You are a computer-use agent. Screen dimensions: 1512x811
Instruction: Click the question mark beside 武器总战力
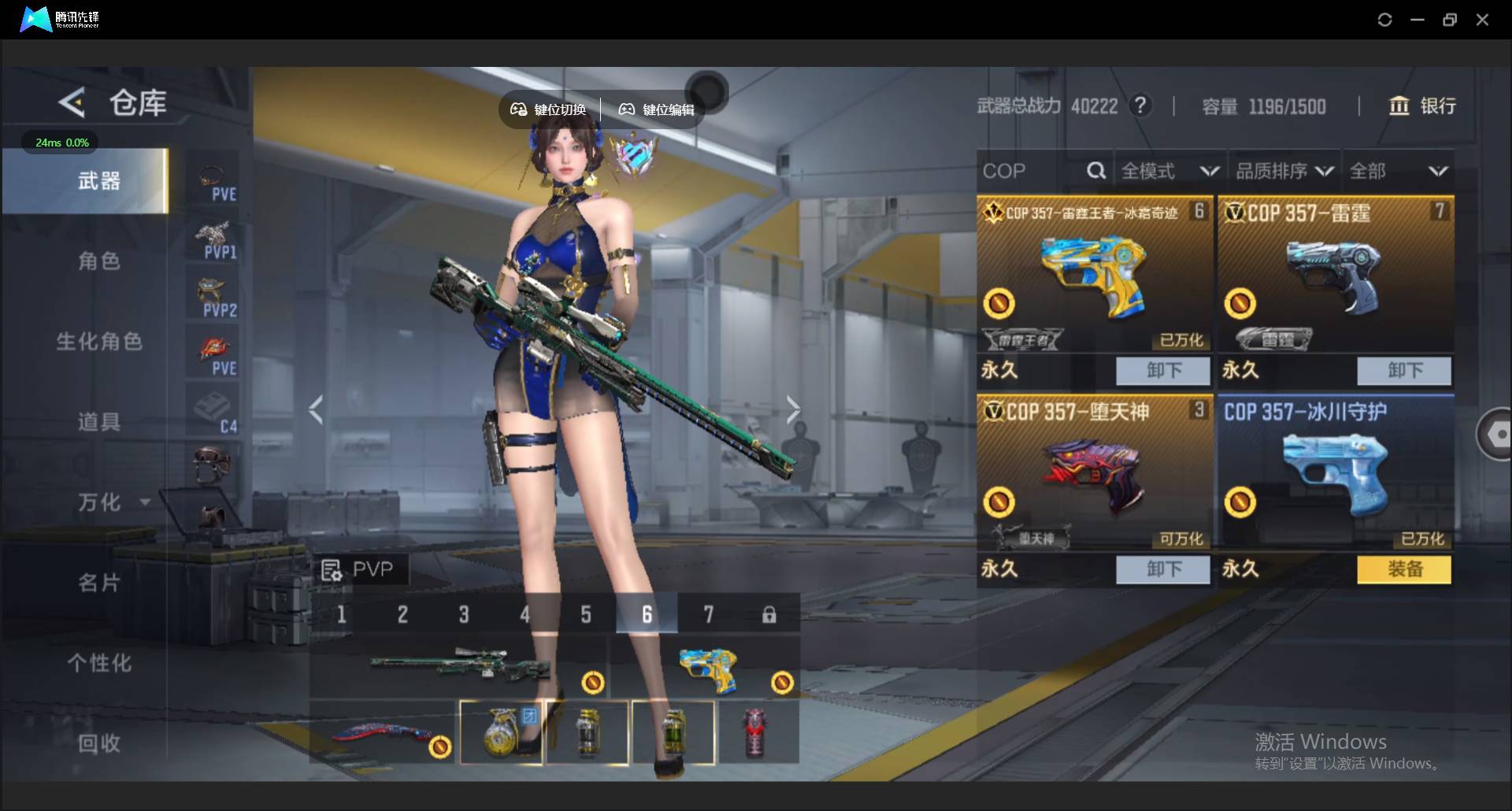click(1140, 106)
